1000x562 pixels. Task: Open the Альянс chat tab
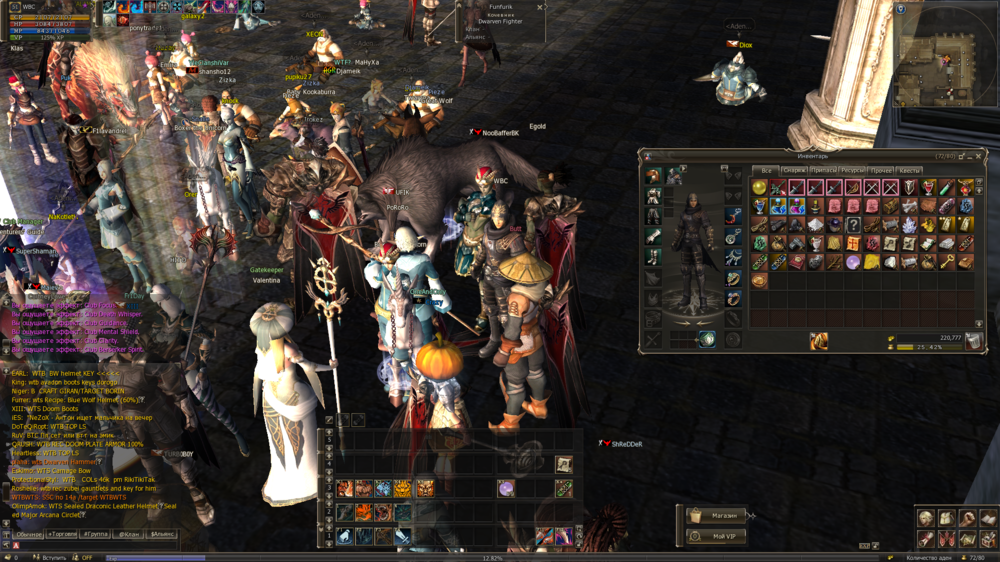point(161,534)
